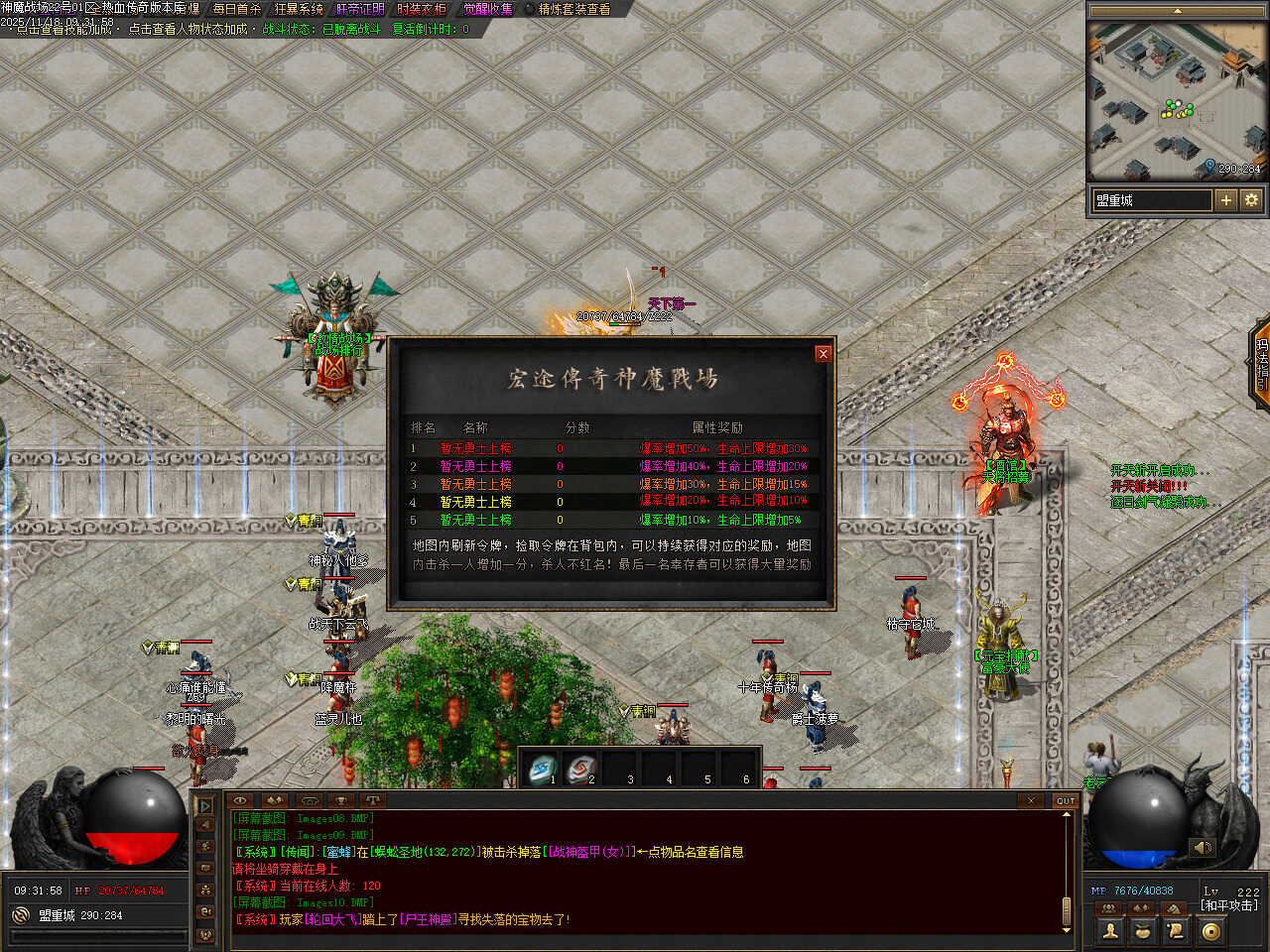Open the bag pouch icon

(1143, 930)
